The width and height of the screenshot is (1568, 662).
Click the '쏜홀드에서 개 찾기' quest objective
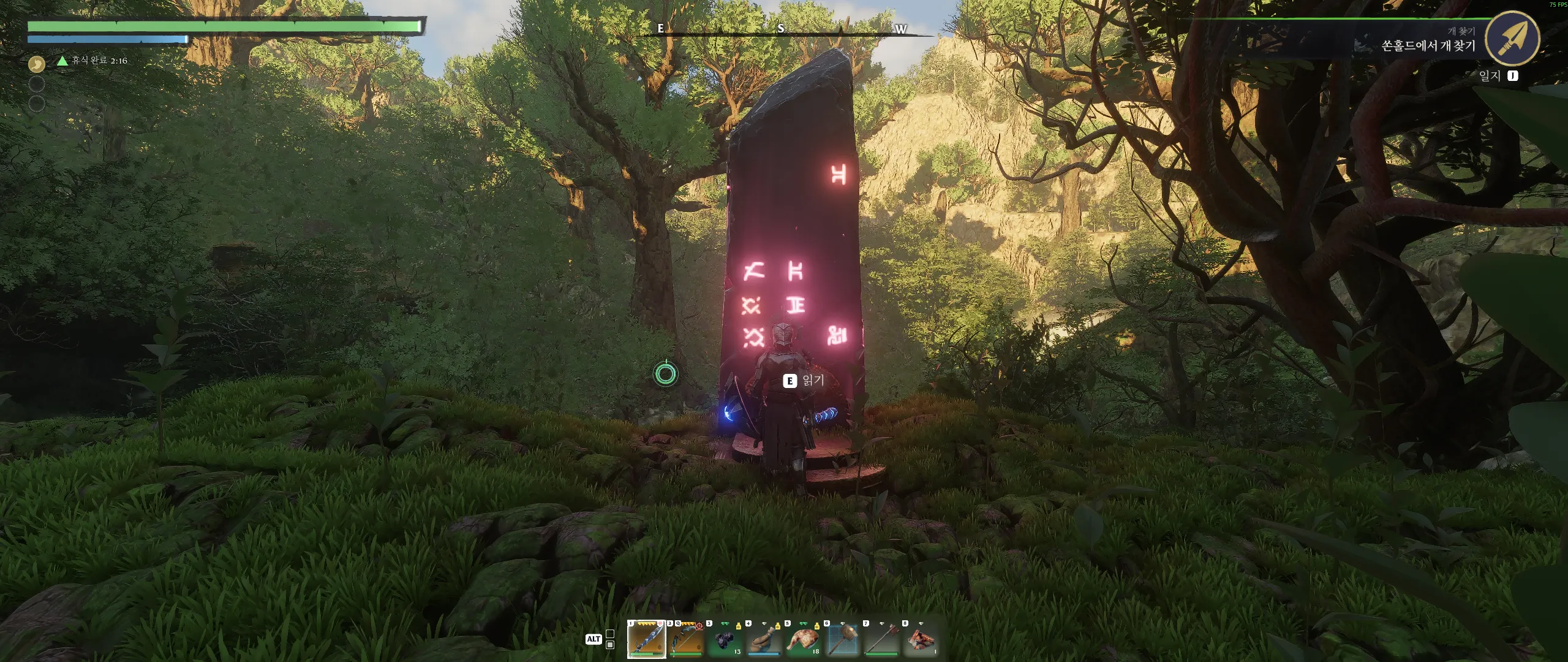[1428, 46]
